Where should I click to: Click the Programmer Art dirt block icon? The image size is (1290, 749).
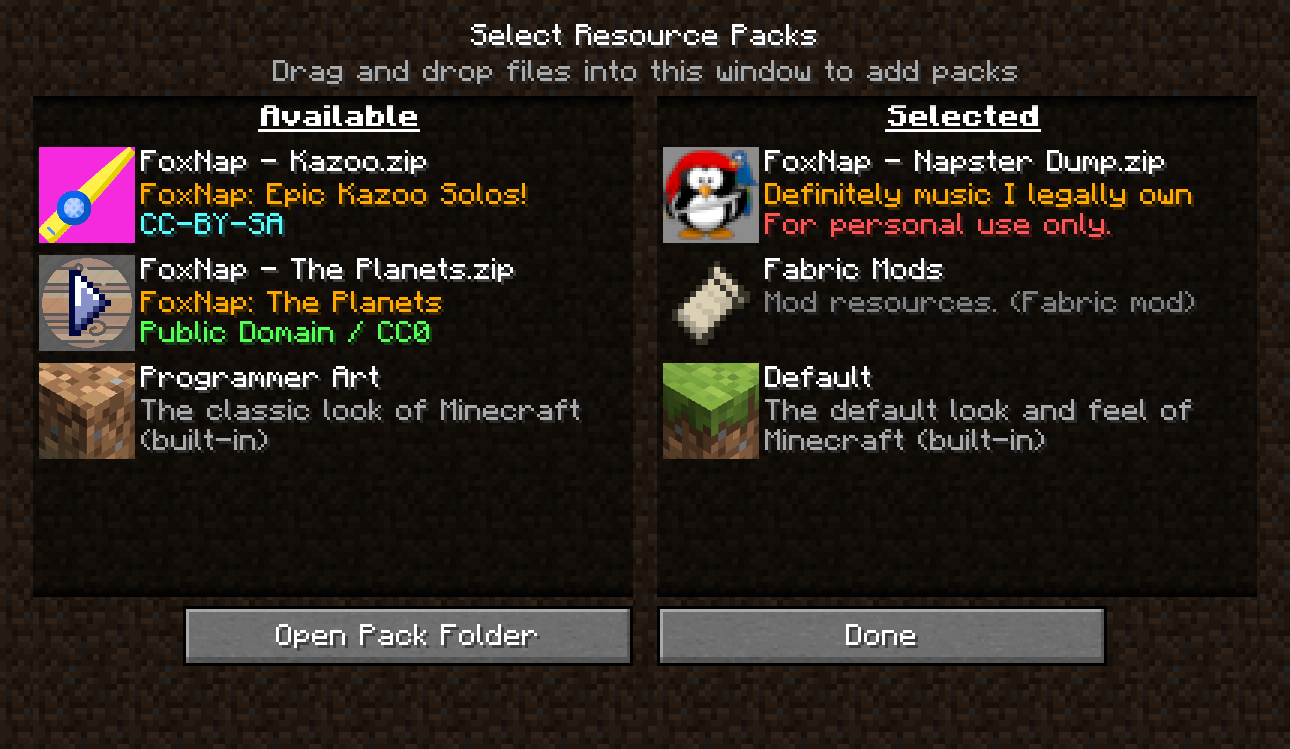[86, 411]
